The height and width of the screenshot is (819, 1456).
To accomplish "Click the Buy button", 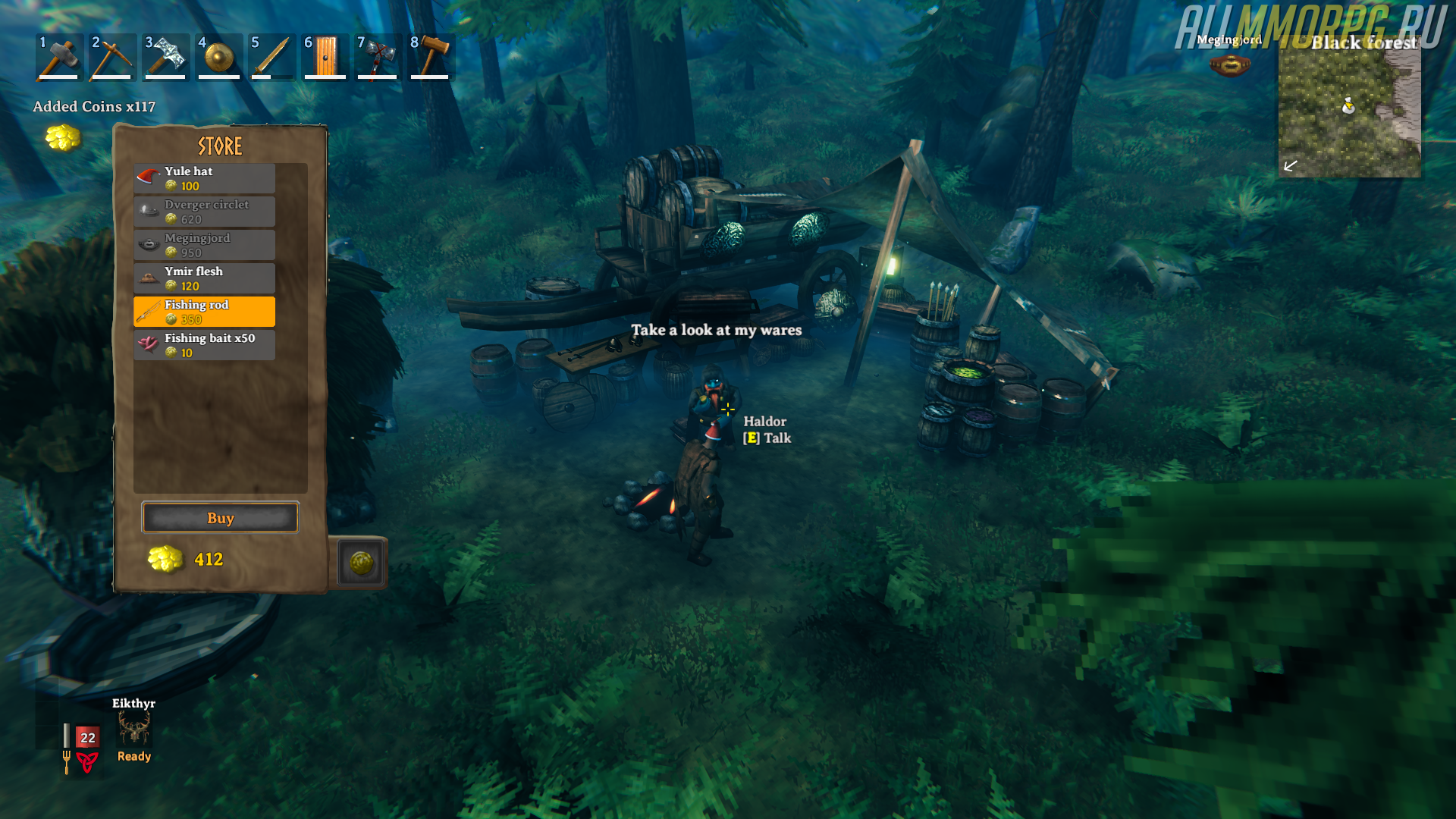I will 220,518.
